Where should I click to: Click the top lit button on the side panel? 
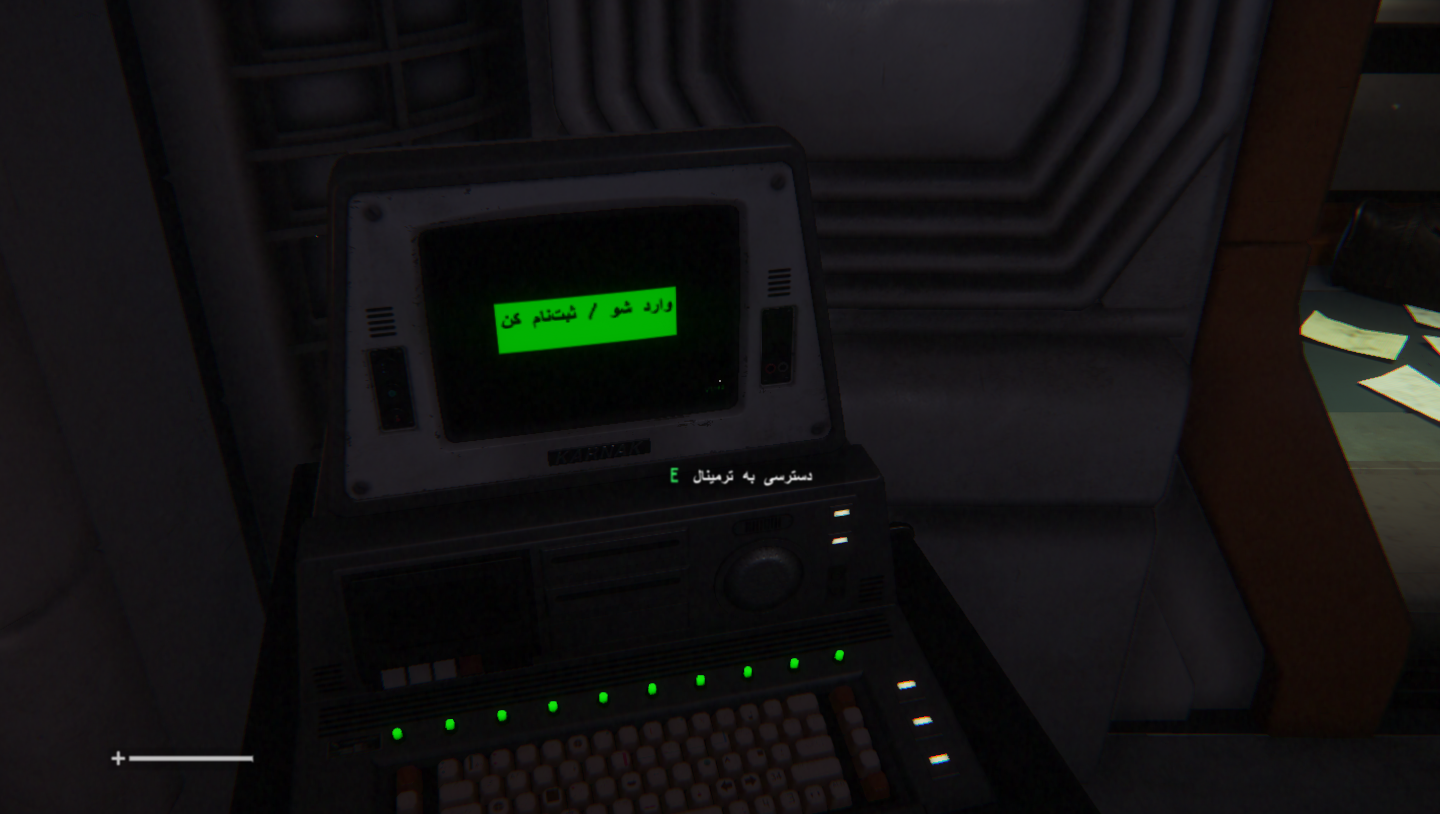(907, 684)
